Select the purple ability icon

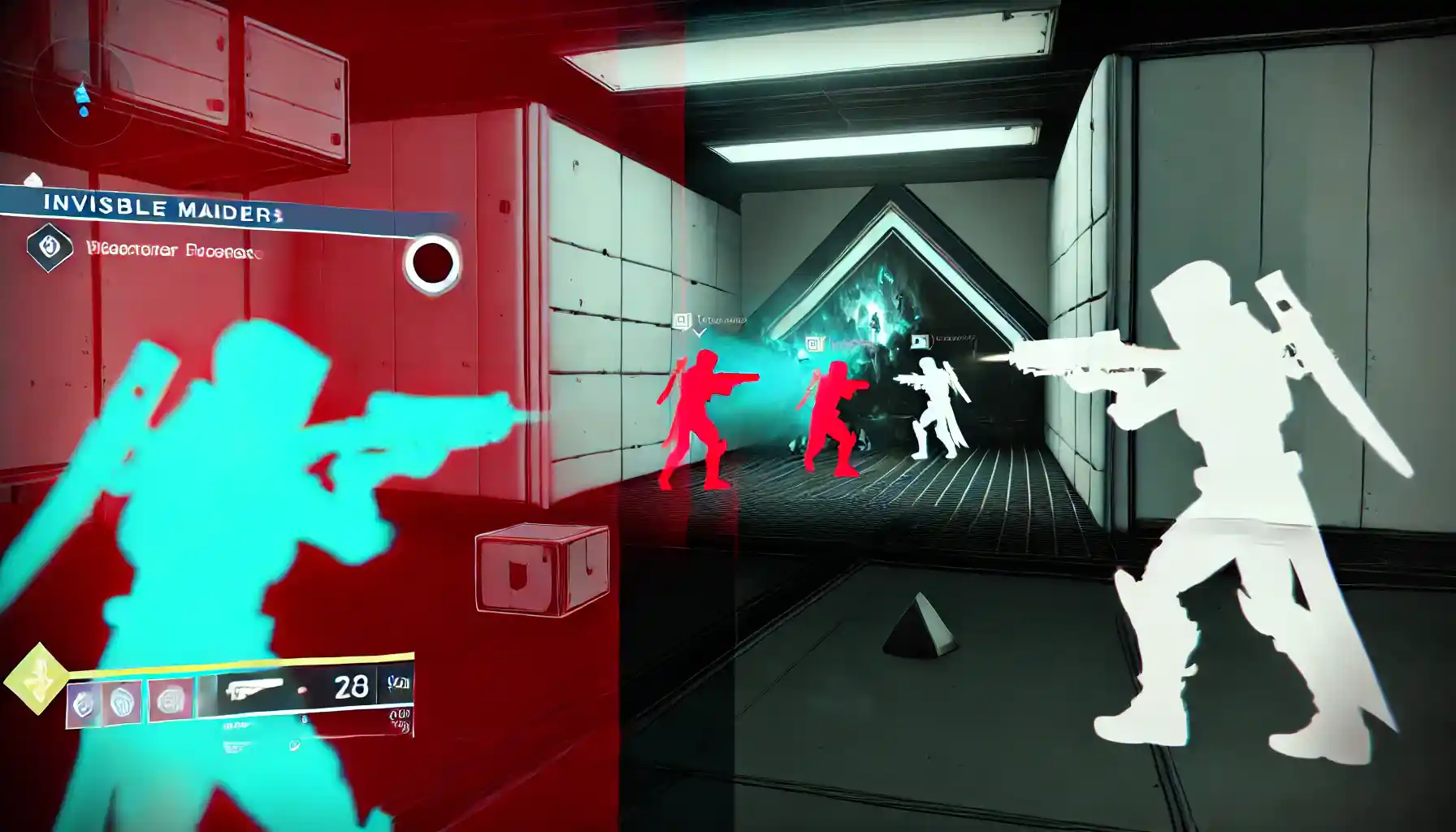(x=84, y=704)
